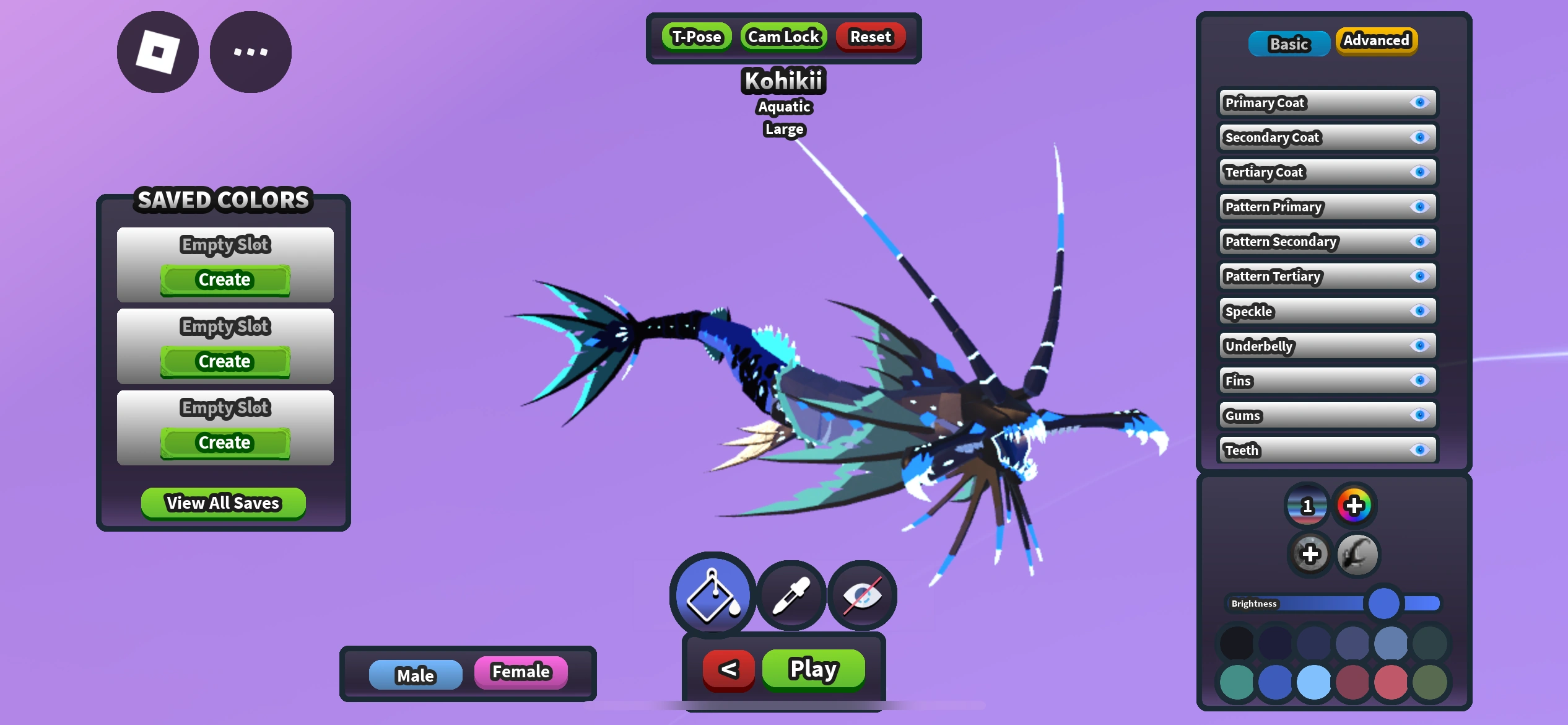Select the Female gender option
This screenshot has height=725, width=1568.
[521, 671]
